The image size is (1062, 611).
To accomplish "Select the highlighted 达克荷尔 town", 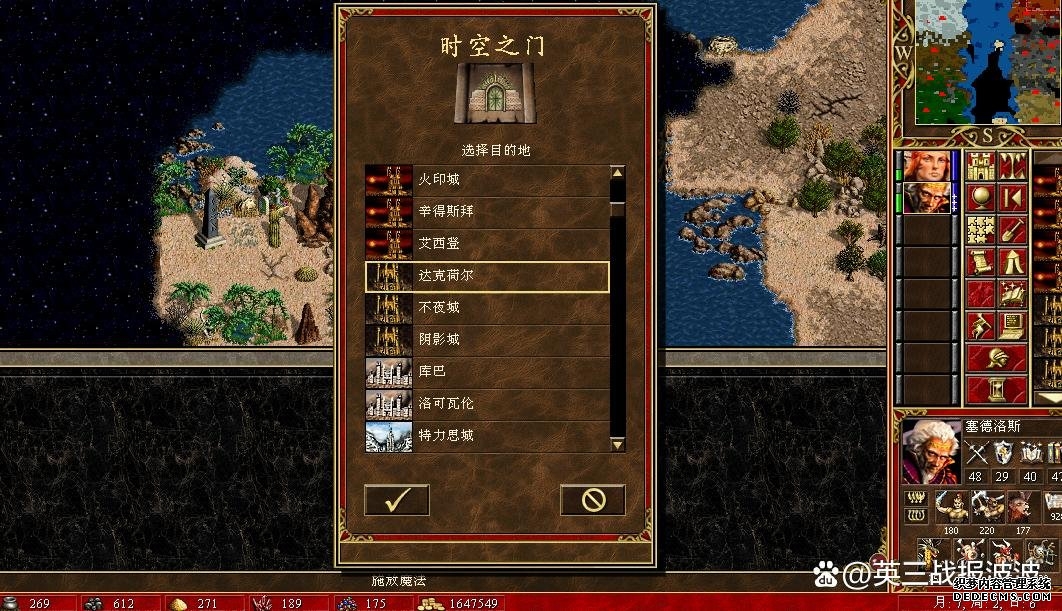I will (487, 276).
